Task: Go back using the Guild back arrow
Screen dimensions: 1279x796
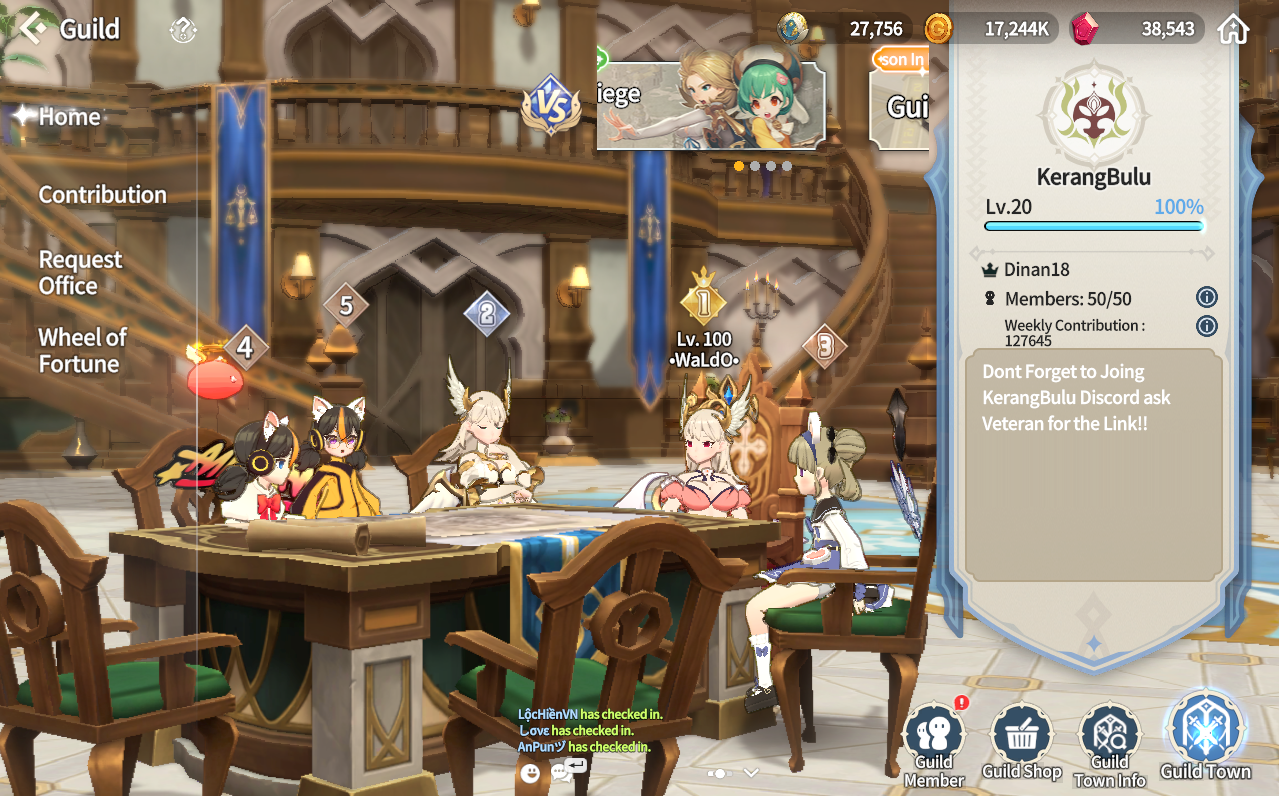Action: pyautogui.click(x=33, y=28)
